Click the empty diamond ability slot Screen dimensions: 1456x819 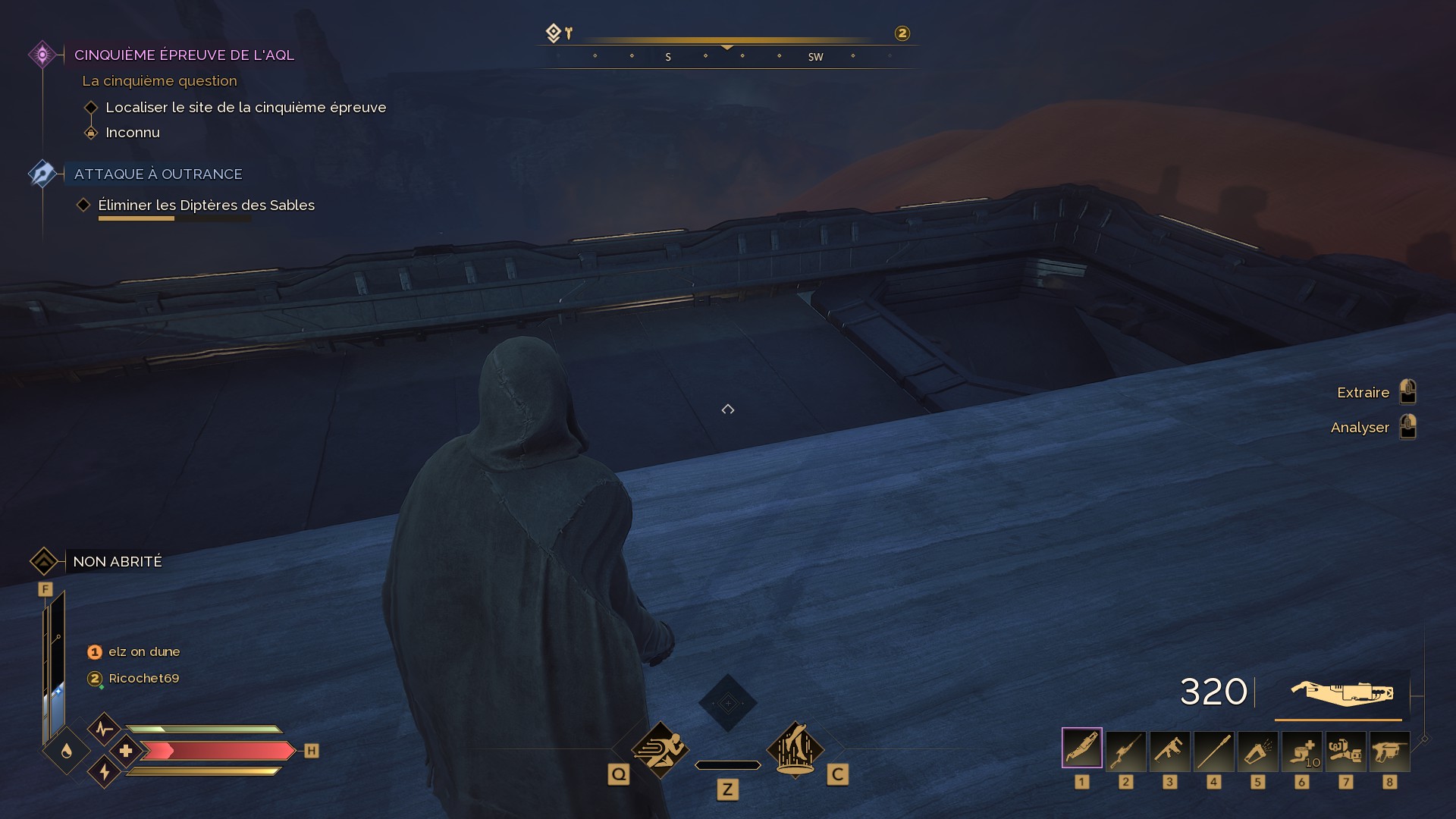click(727, 703)
